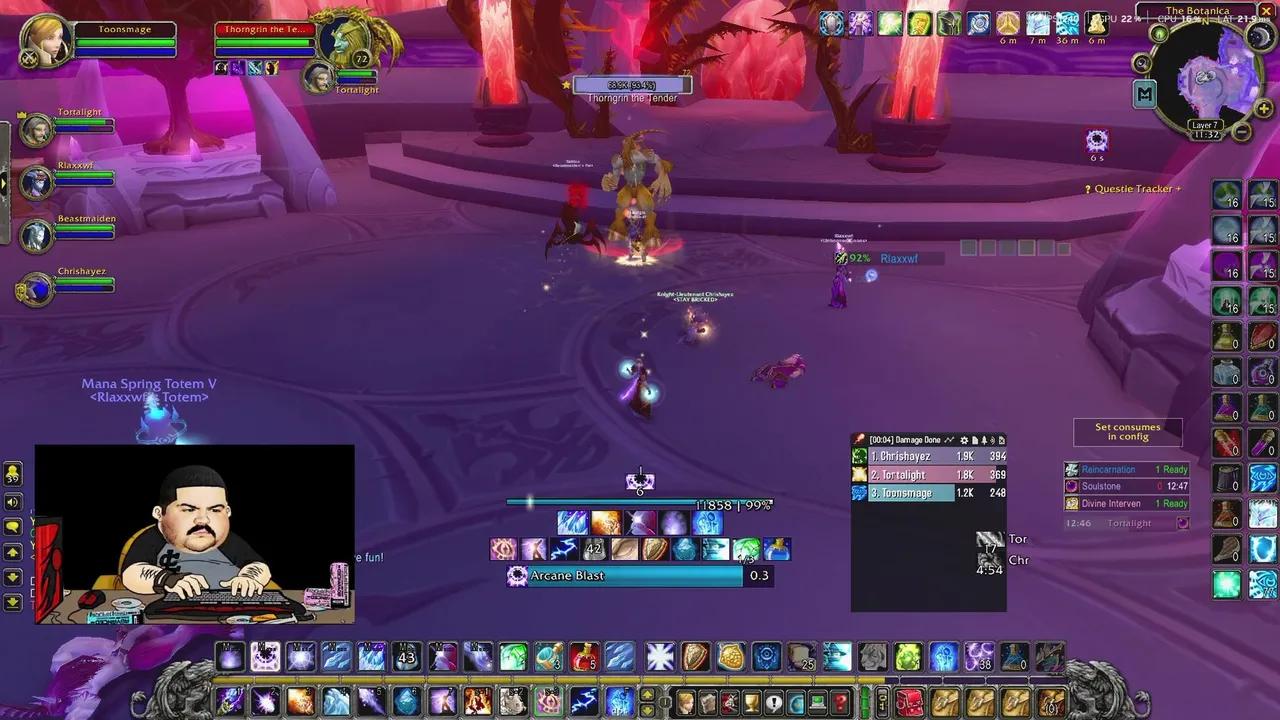Zoom out using the minimap minus button

coord(1241,131)
